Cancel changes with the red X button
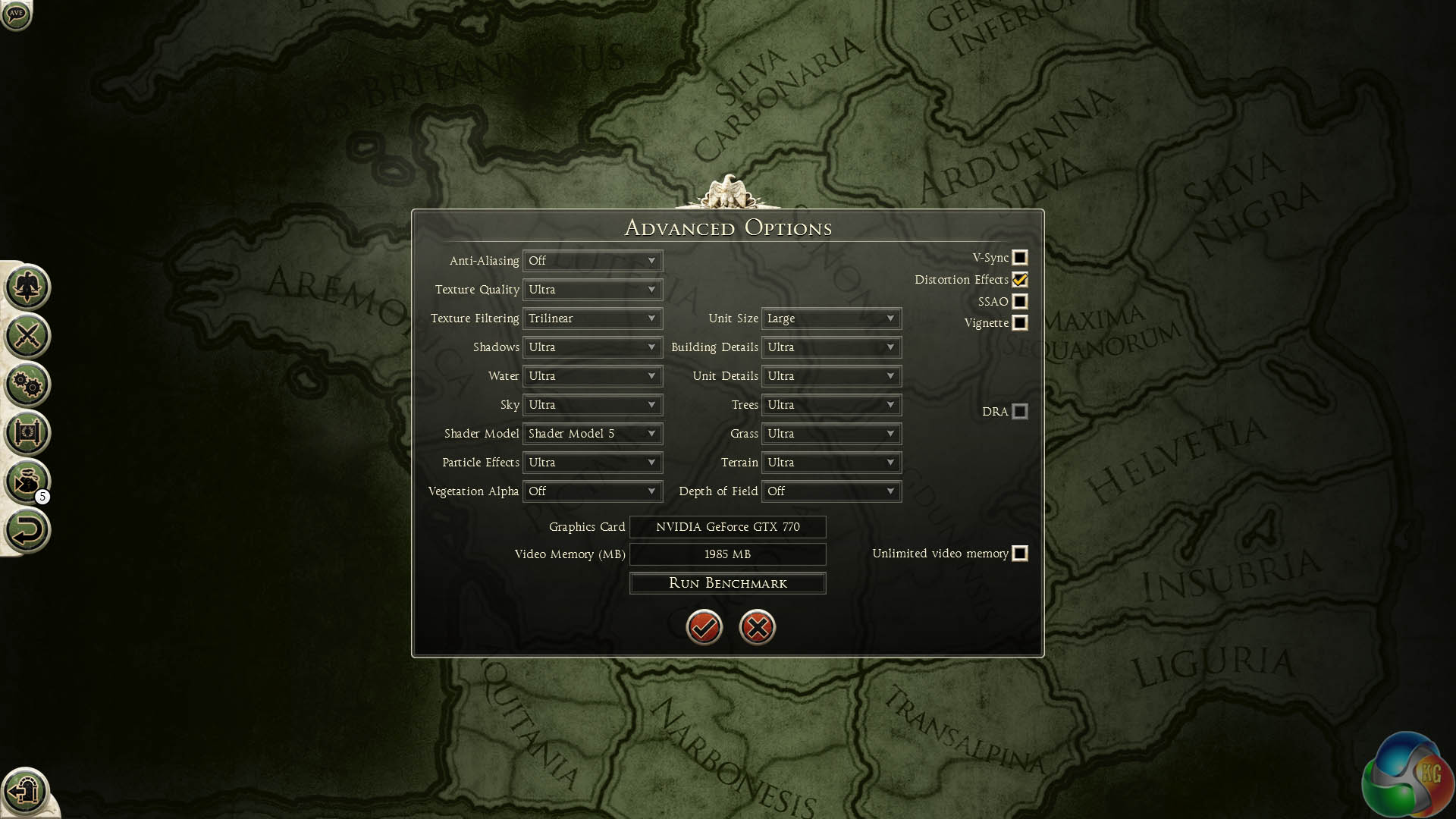This screenshot has height=819, width=1456. click(x=757, y=627)
